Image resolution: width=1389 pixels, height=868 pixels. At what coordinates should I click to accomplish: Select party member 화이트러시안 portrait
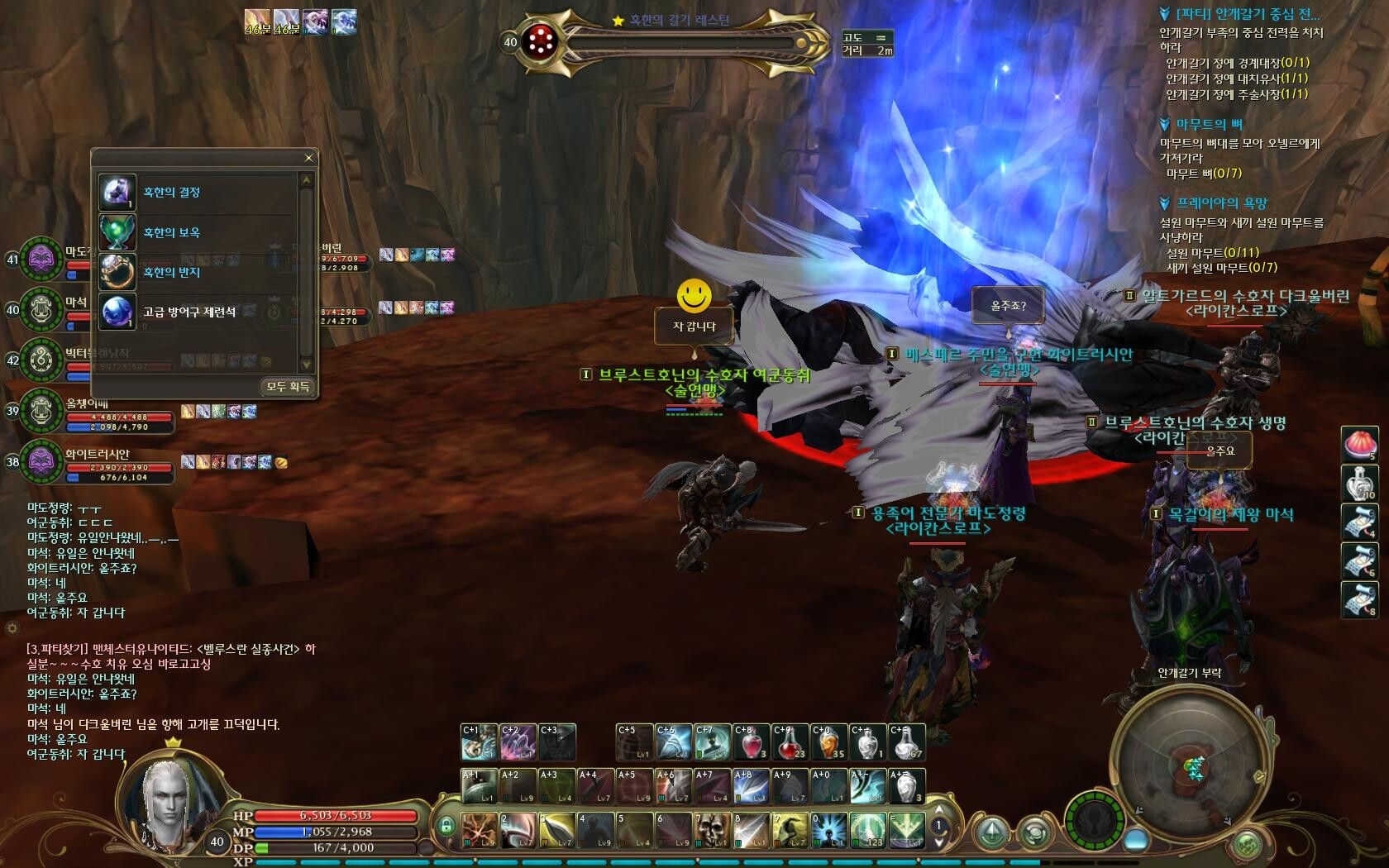(x=41, y=461)
